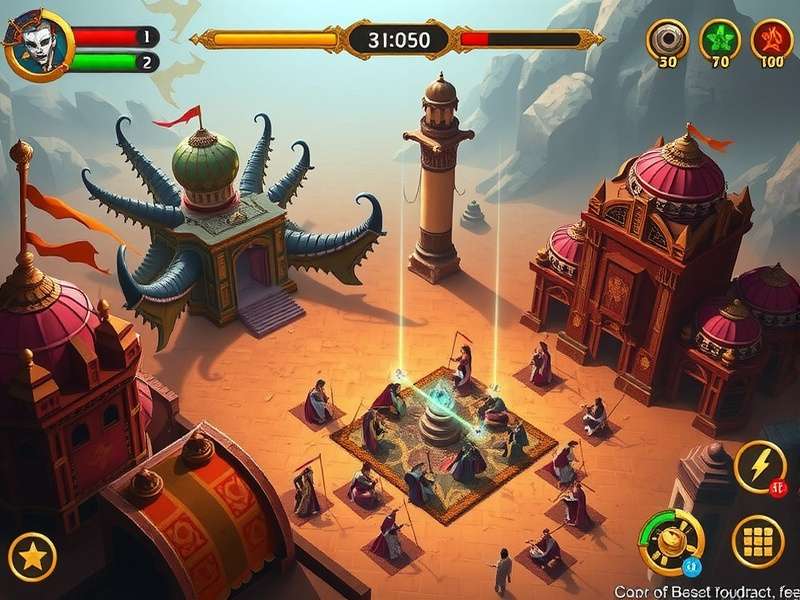Select the grey spiral ability costing 30
800x600 pixels.
(667, 40)
